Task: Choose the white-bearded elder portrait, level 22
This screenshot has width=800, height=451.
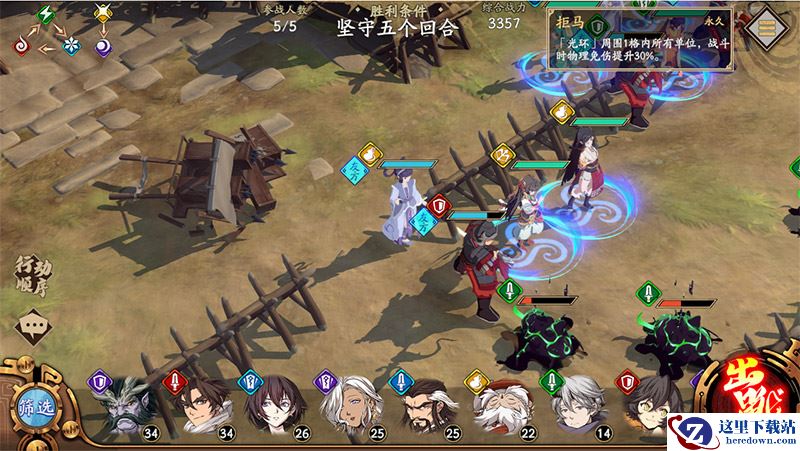Action: point(498,408)
